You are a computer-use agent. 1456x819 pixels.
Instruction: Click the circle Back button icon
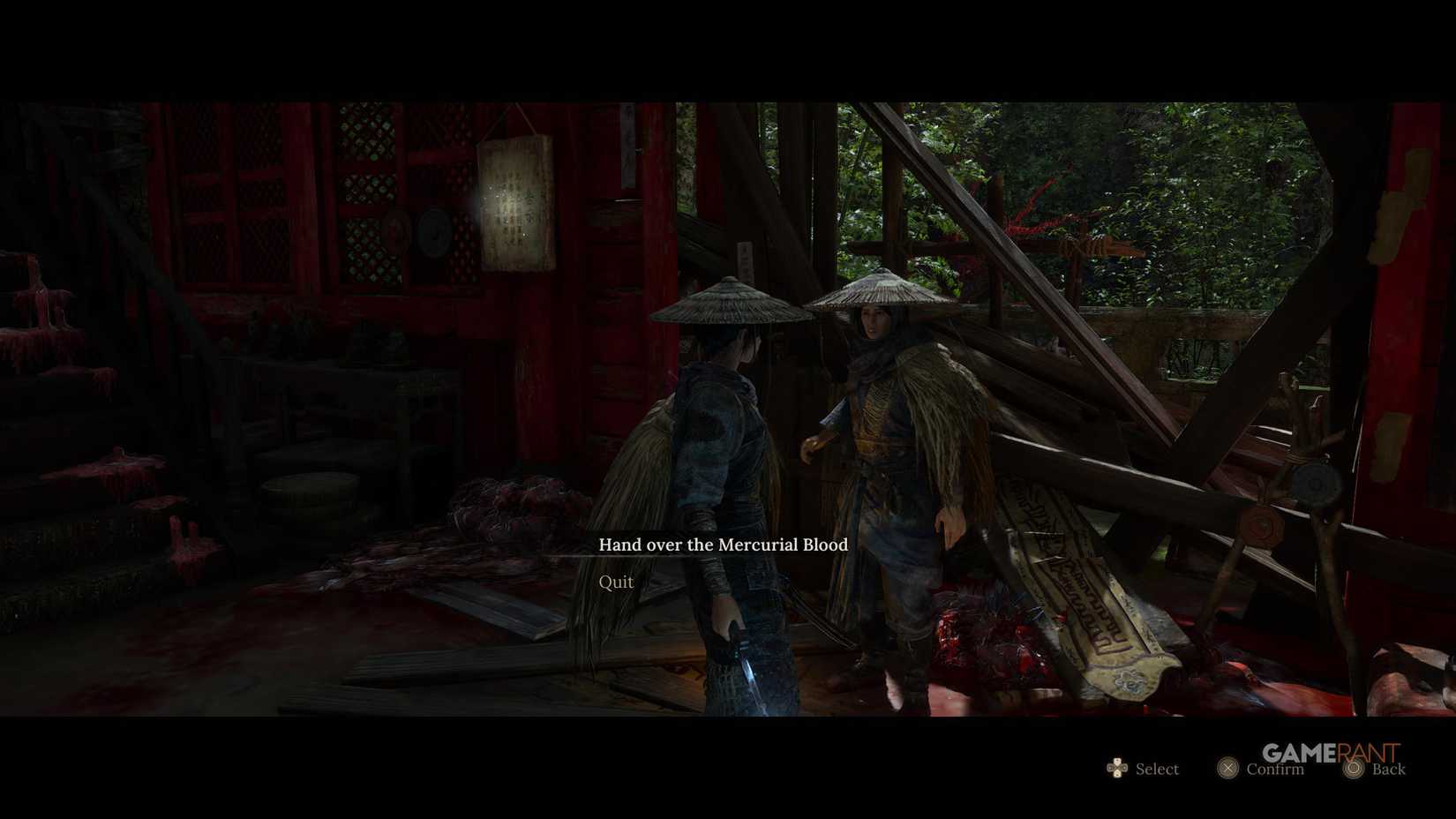1352,769
